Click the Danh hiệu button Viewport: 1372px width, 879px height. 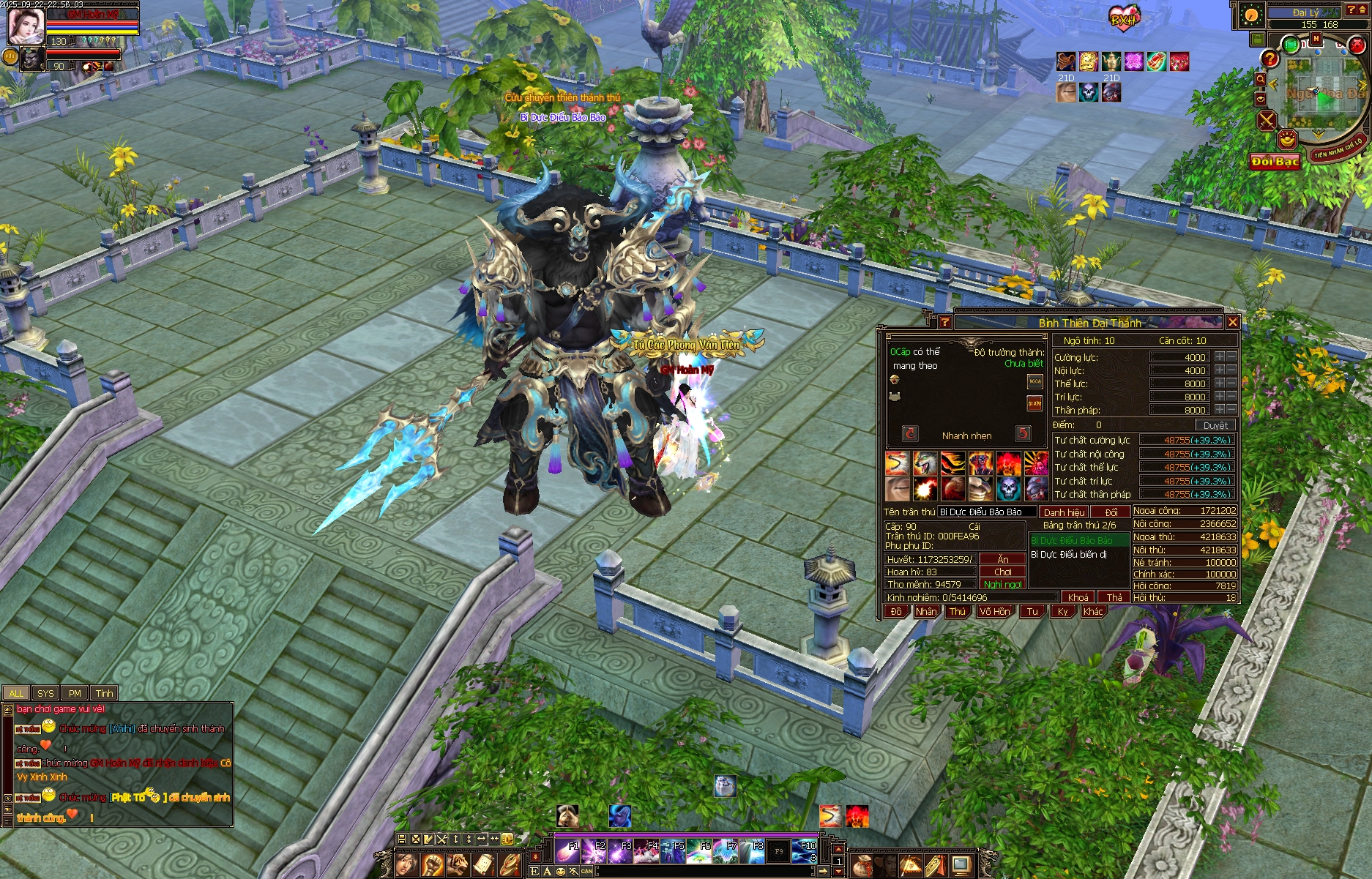click(1064, 512)
